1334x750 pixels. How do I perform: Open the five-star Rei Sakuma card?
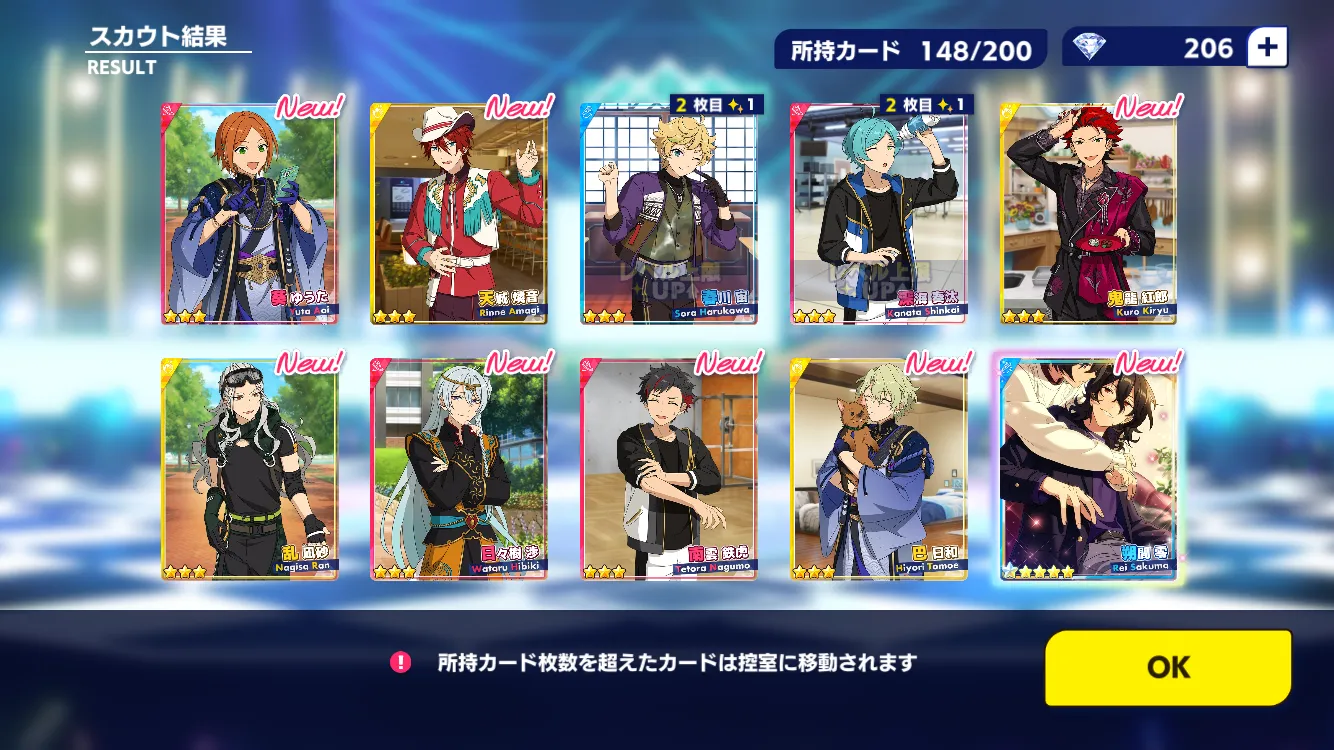1088,469
